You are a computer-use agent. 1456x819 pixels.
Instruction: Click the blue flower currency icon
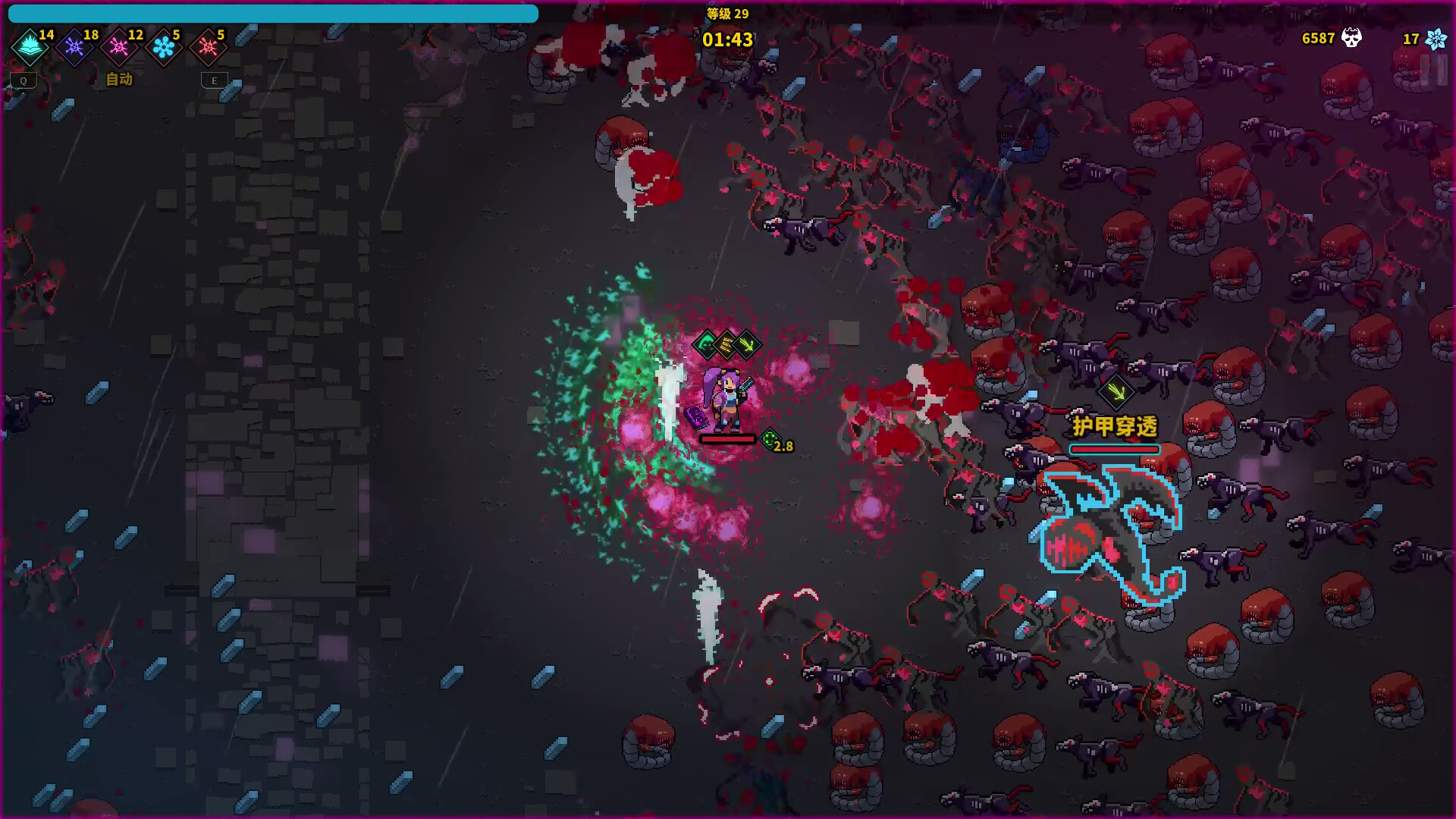(1436, 39)
